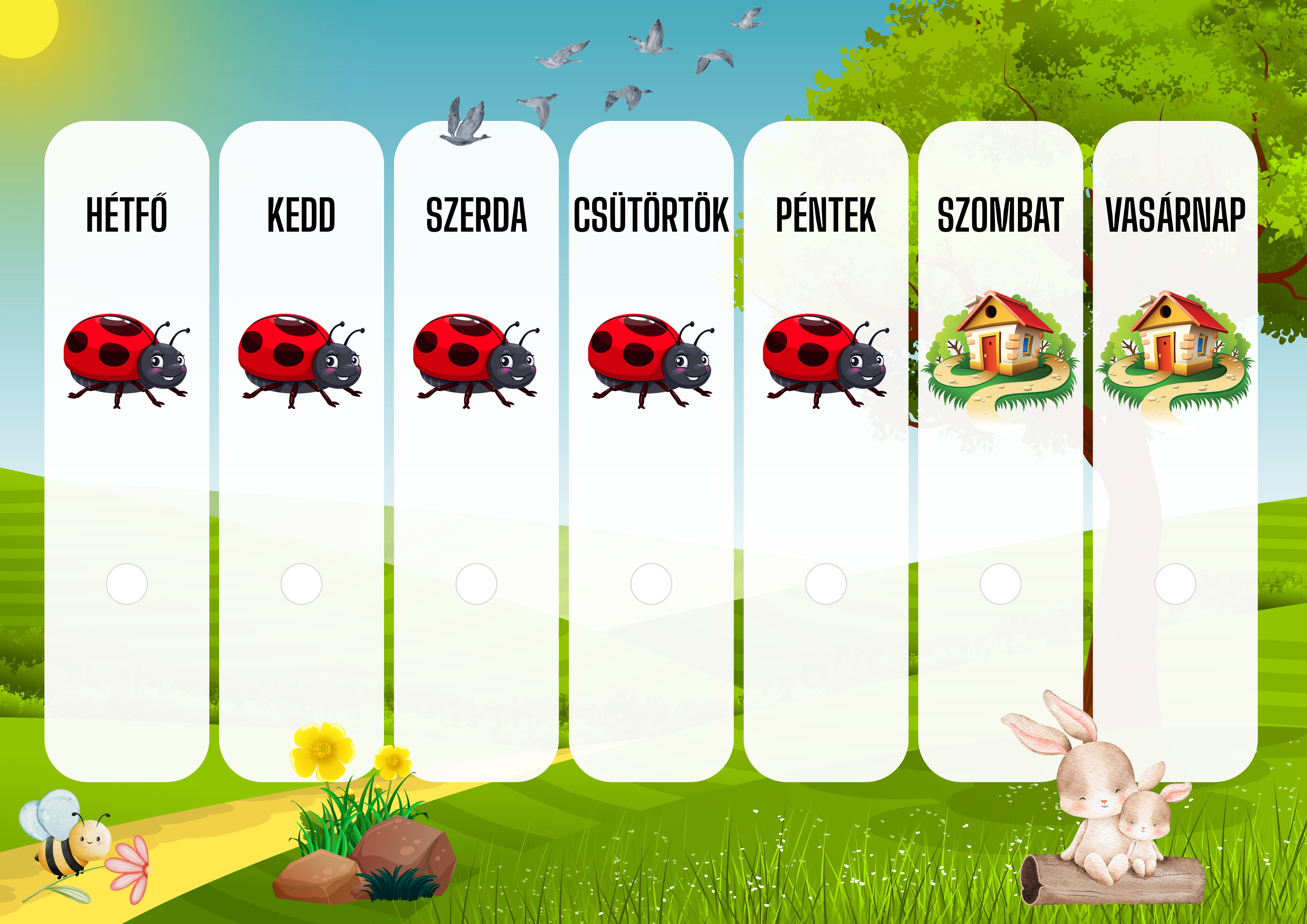Screen dimensions: 1307x924
Task: Toggle the circle in the Csütörtök column
Action: click(x=651, y=584)
